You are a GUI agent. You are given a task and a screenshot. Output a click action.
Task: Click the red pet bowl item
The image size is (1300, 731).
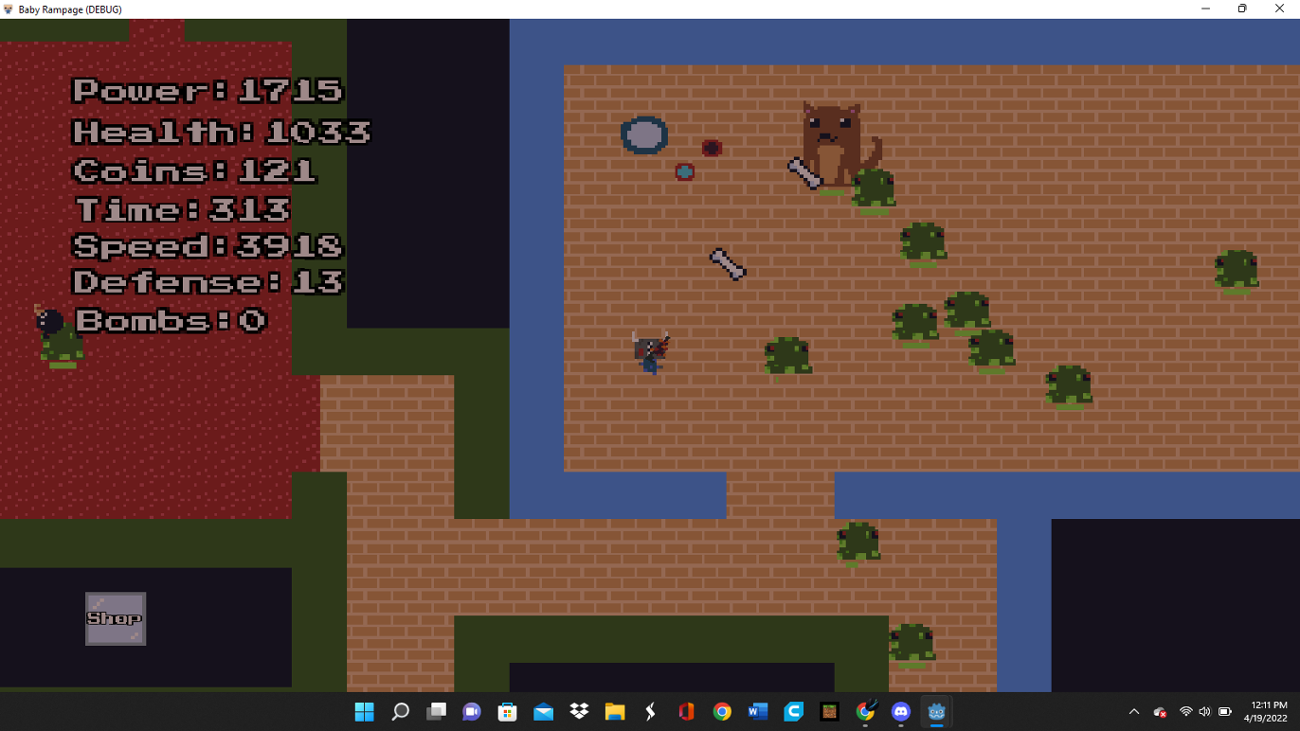(710, 147)
